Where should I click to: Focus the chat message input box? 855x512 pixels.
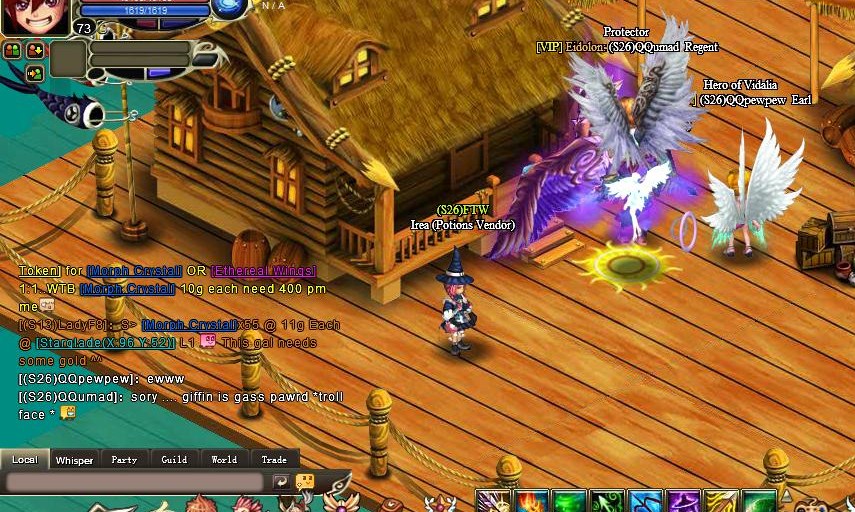point(137,482)
